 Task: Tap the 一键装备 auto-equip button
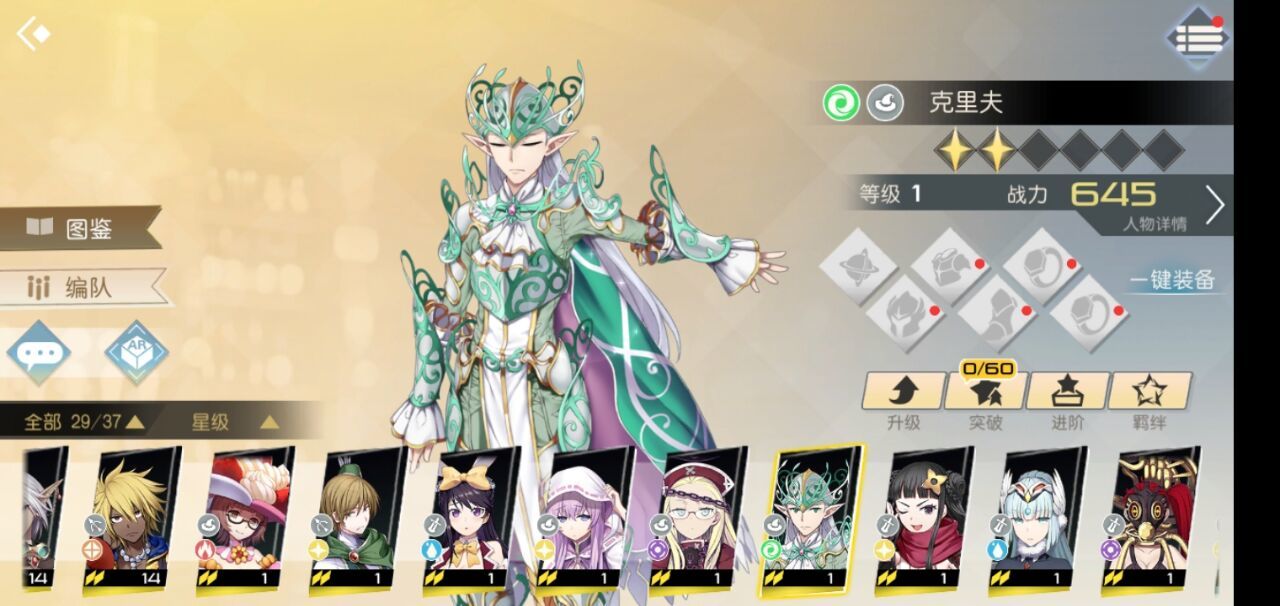coord(1173,280)
